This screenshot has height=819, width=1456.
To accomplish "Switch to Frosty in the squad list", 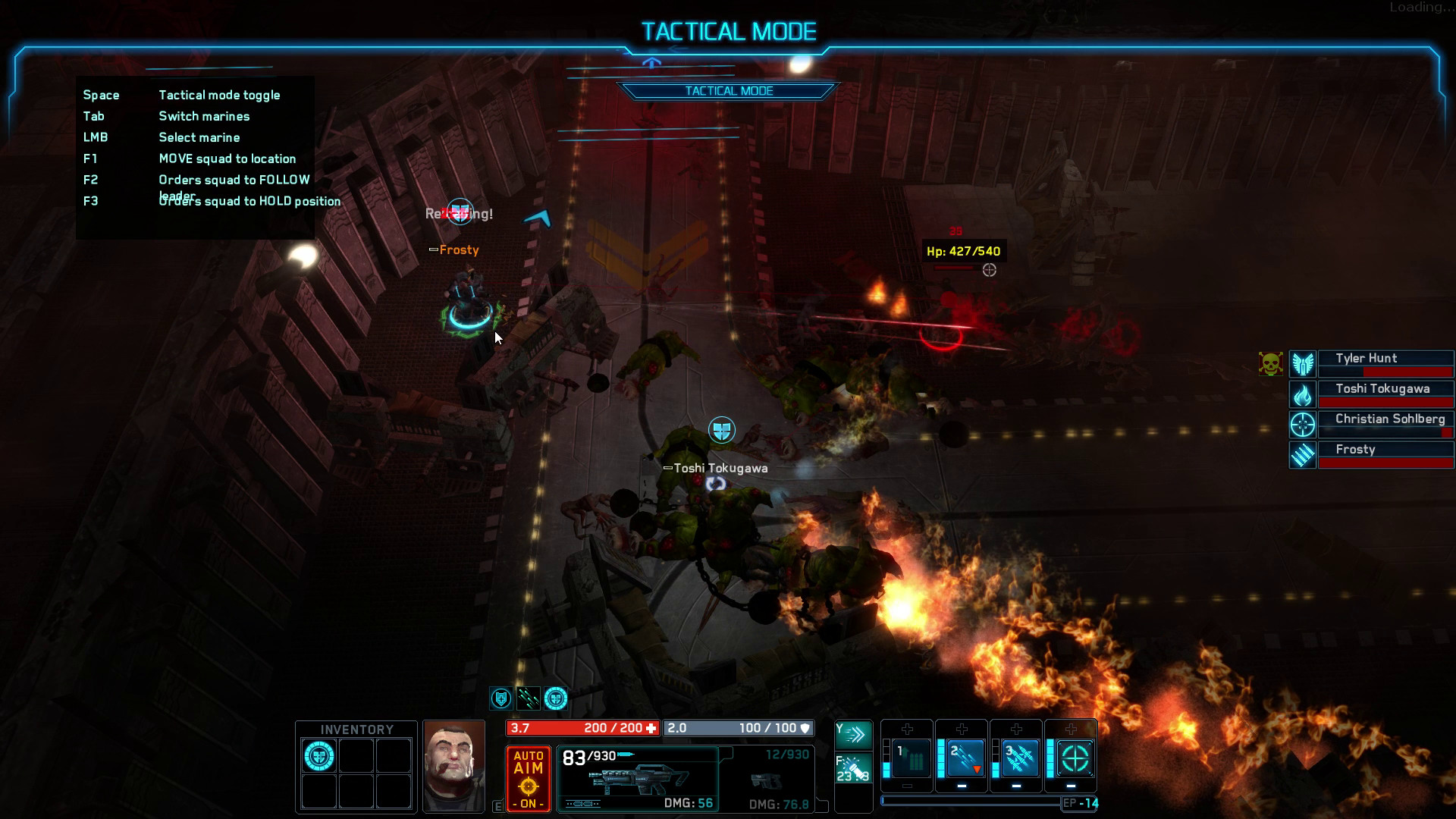I will point(1385,455).
